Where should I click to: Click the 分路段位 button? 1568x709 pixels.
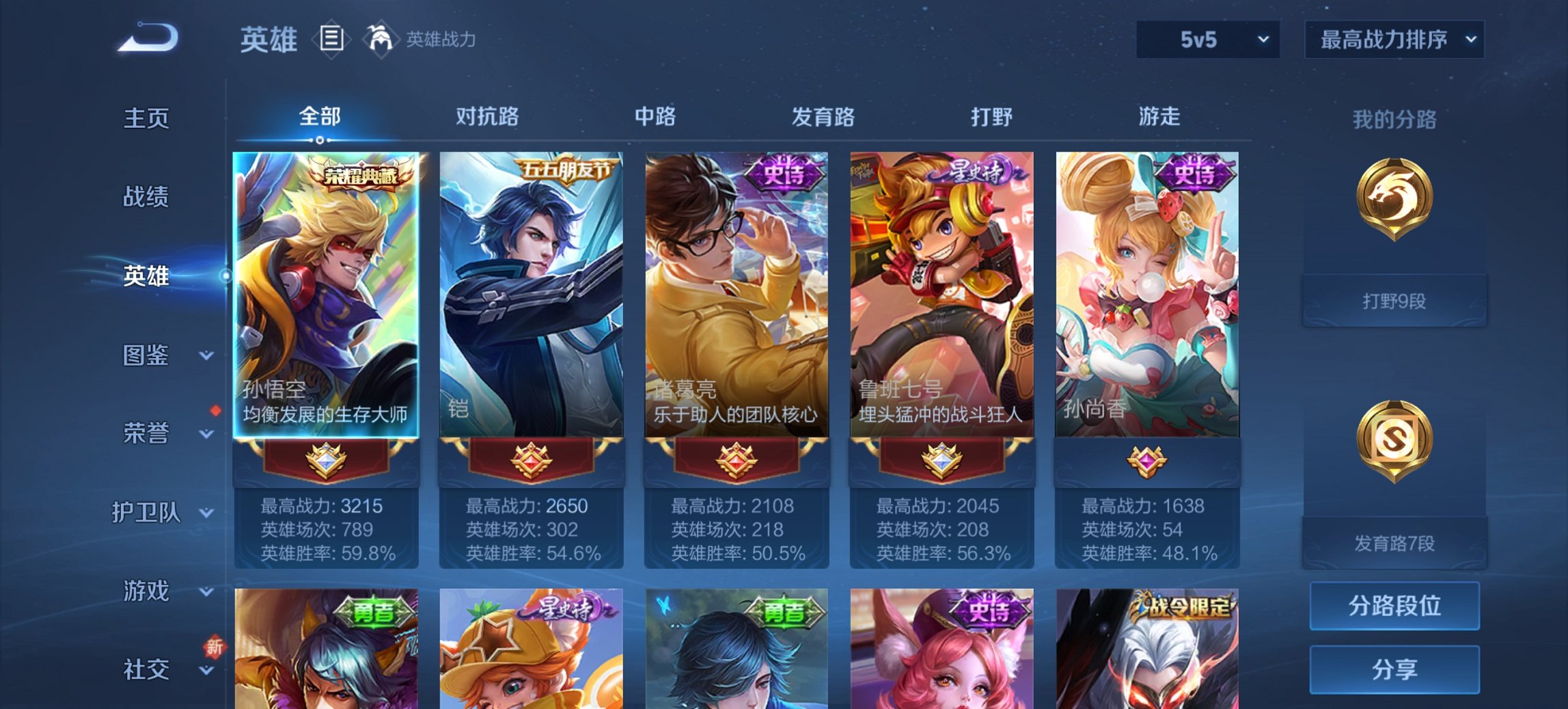1394,606
